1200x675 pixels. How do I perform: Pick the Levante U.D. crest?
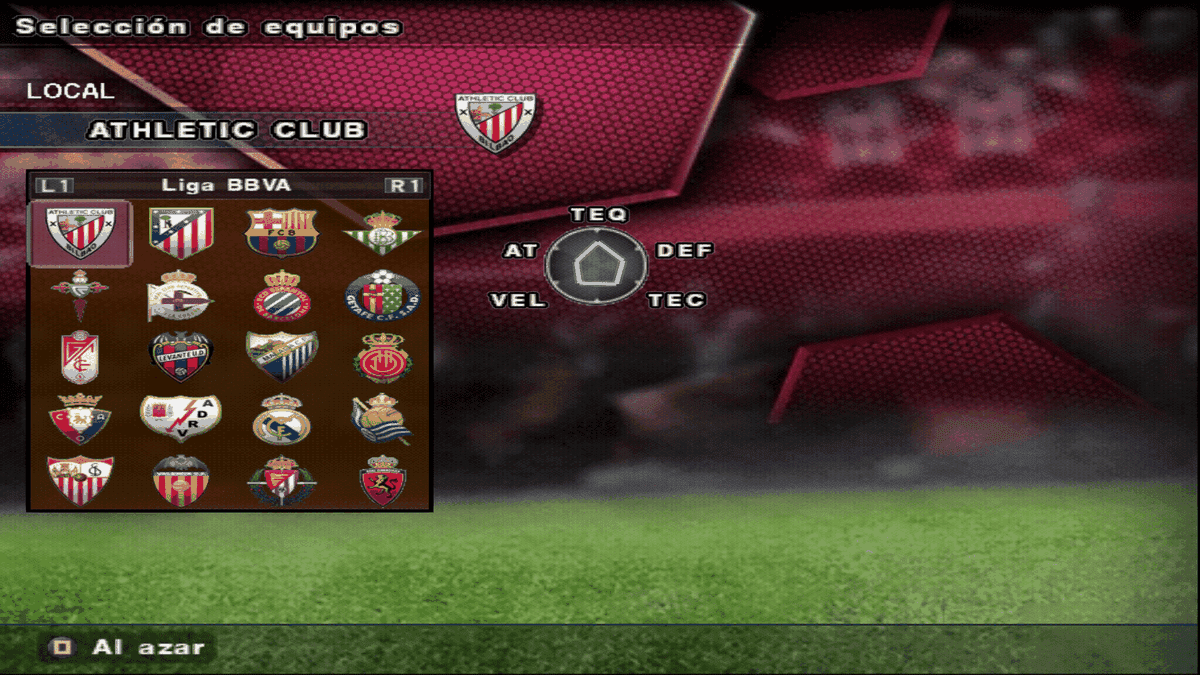[181, 357]
